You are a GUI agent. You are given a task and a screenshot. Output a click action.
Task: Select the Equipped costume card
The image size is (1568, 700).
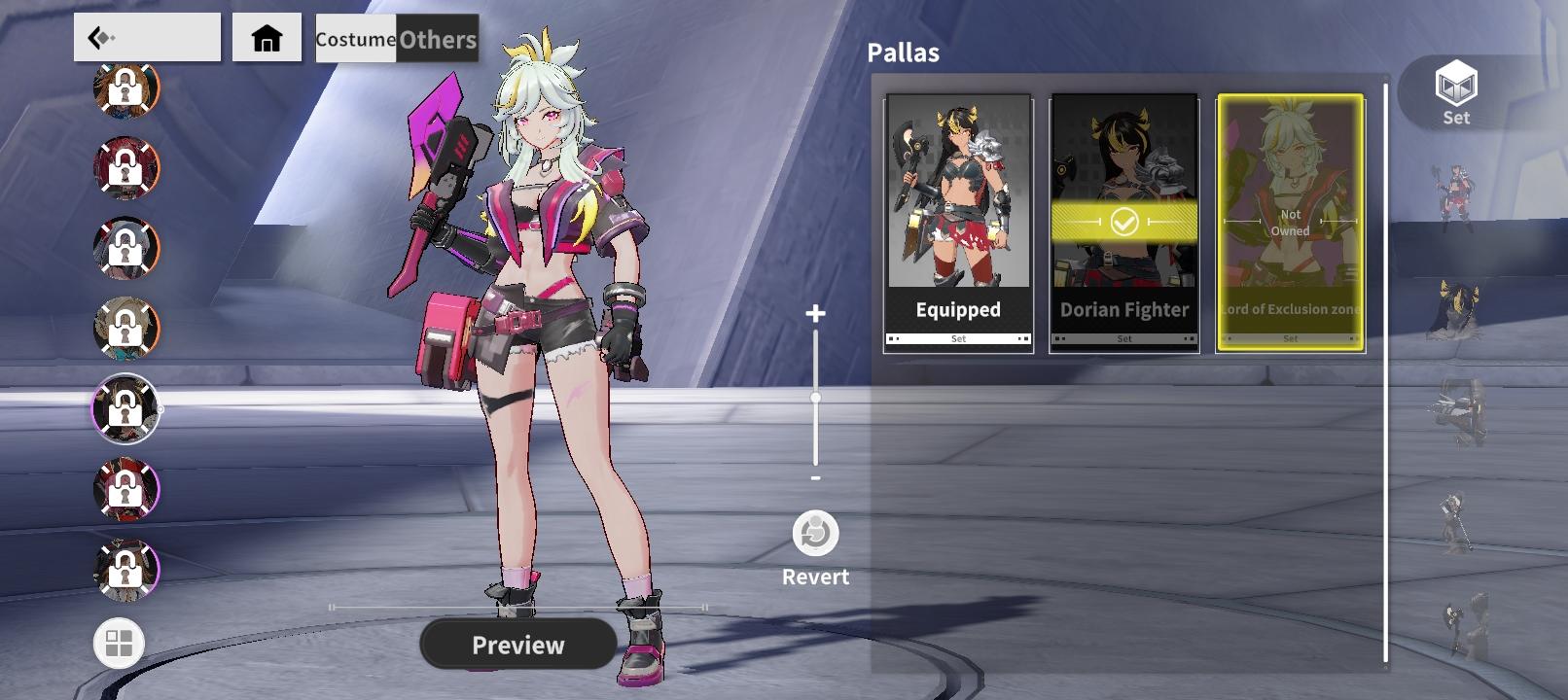point(958,223)
